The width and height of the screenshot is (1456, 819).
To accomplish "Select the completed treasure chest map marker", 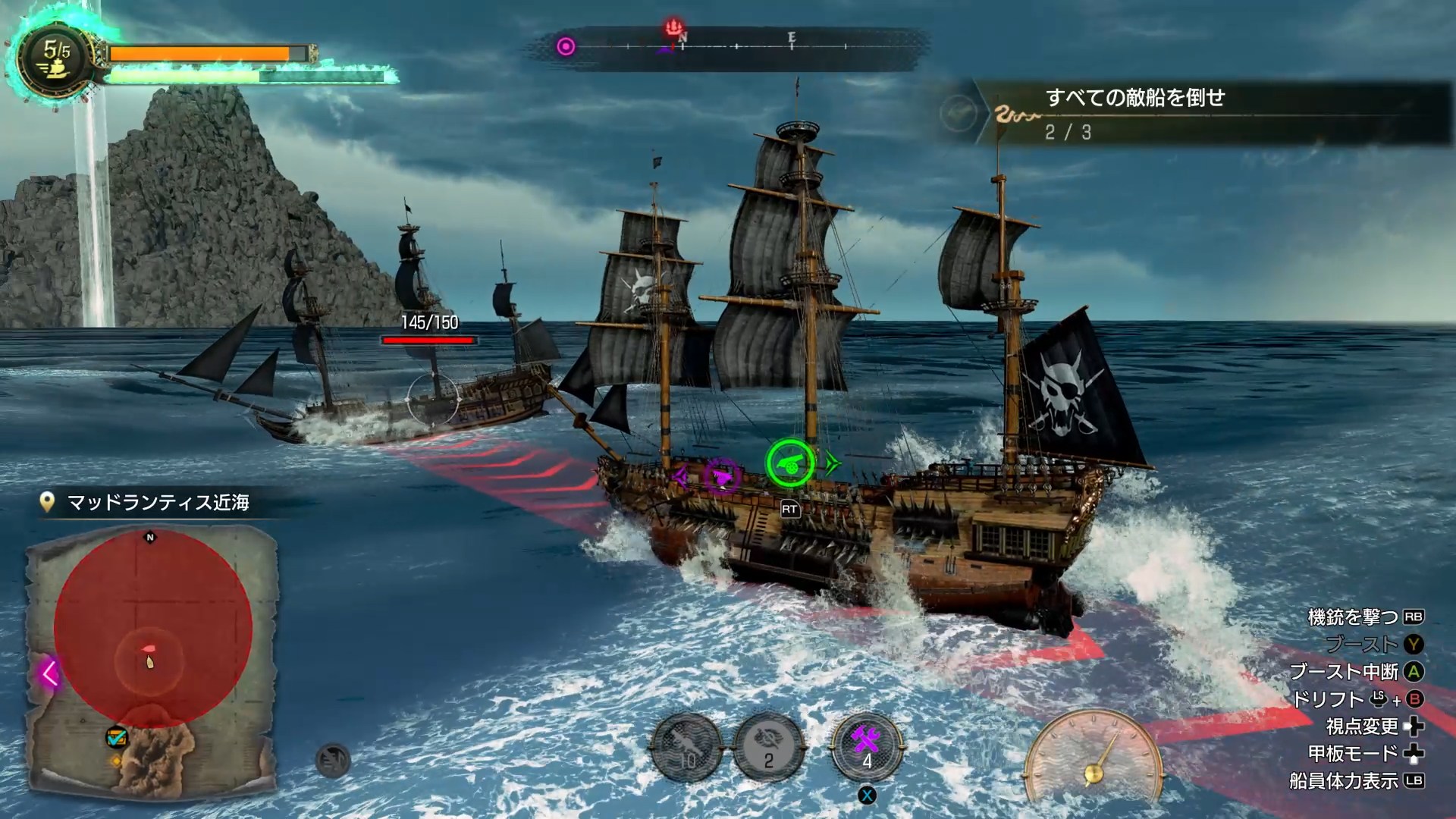I will [116, 736].
